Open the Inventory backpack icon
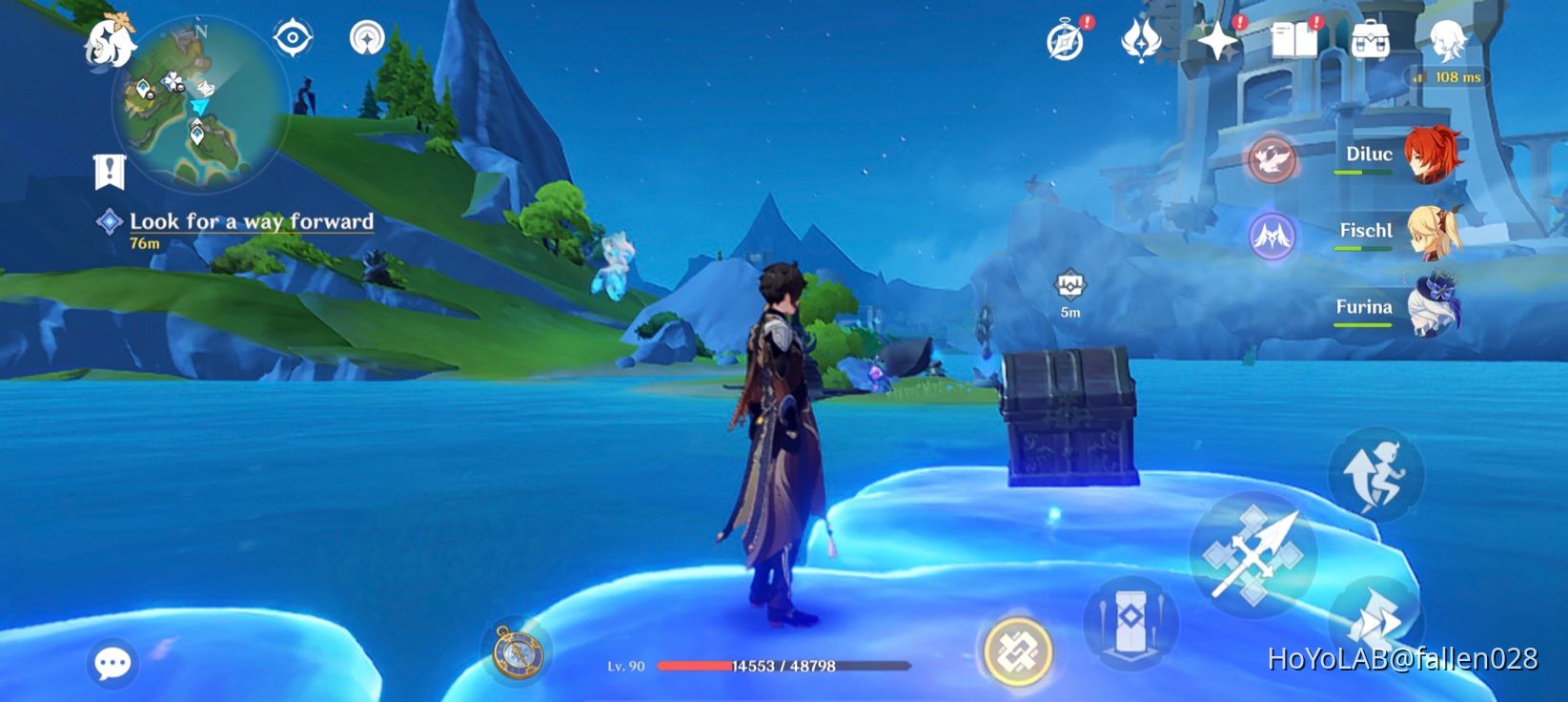 point(1370,40)
